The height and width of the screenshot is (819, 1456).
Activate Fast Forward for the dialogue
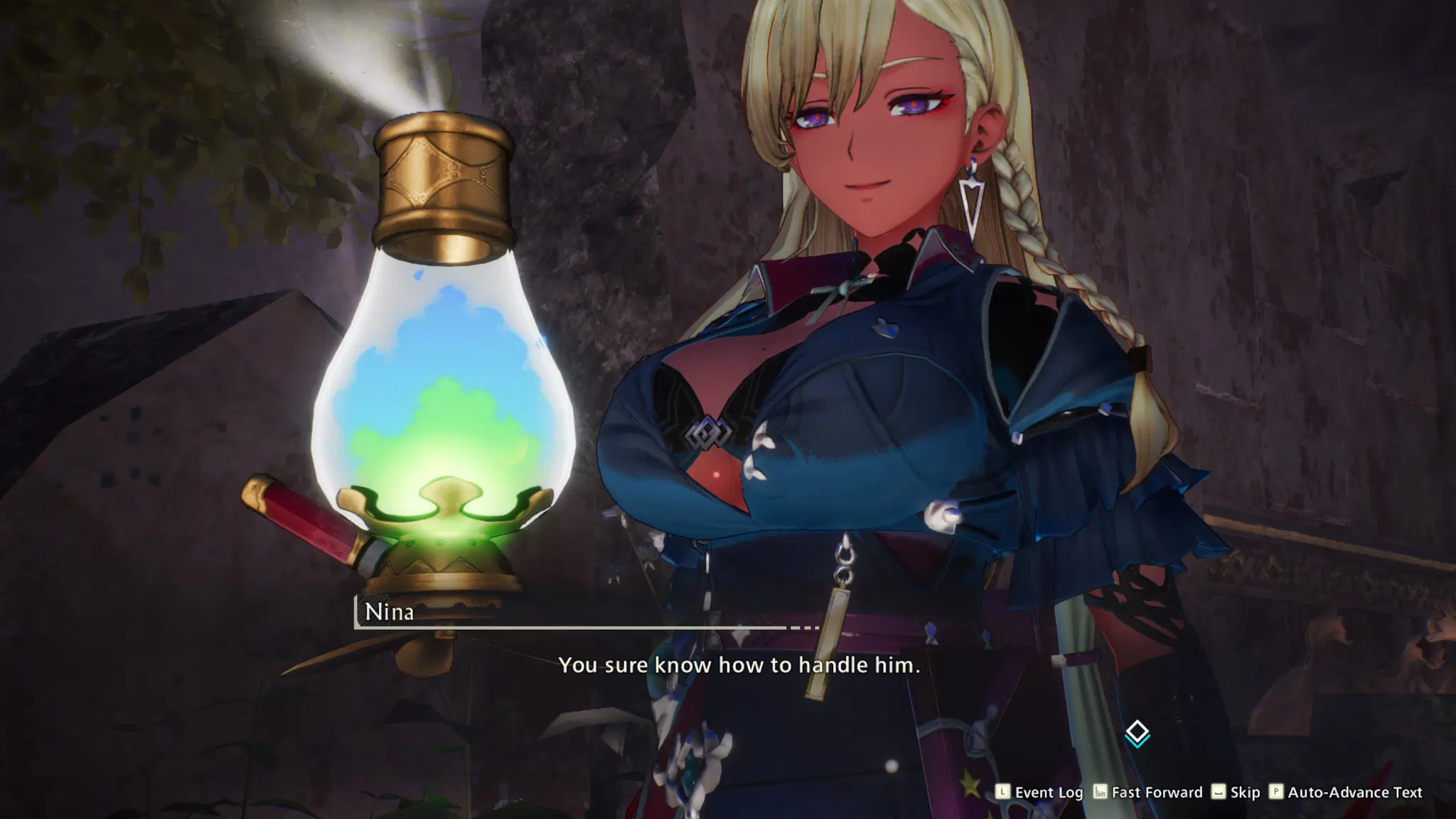click(x=1147, y=792)
